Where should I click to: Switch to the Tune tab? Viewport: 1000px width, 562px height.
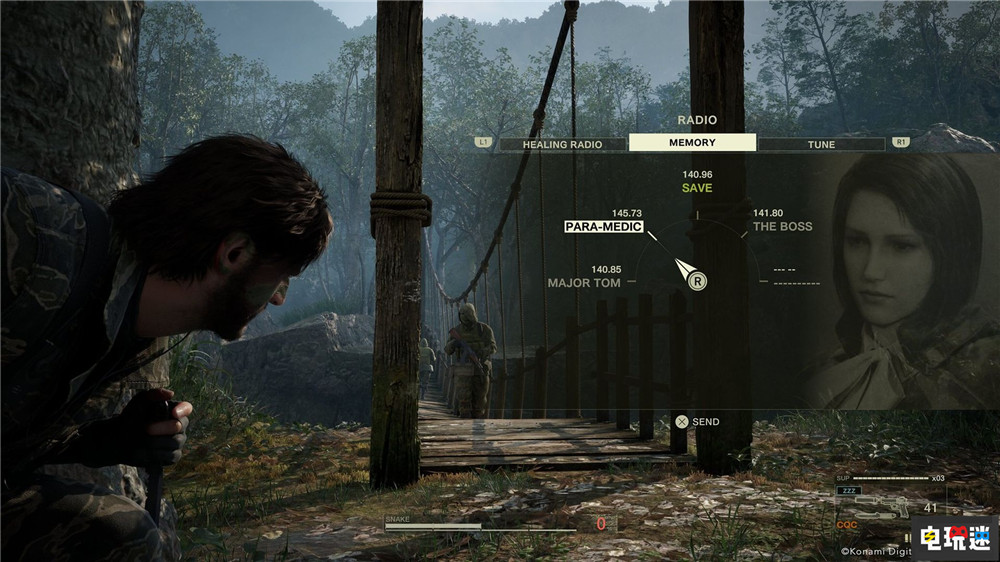coord(821,144)
